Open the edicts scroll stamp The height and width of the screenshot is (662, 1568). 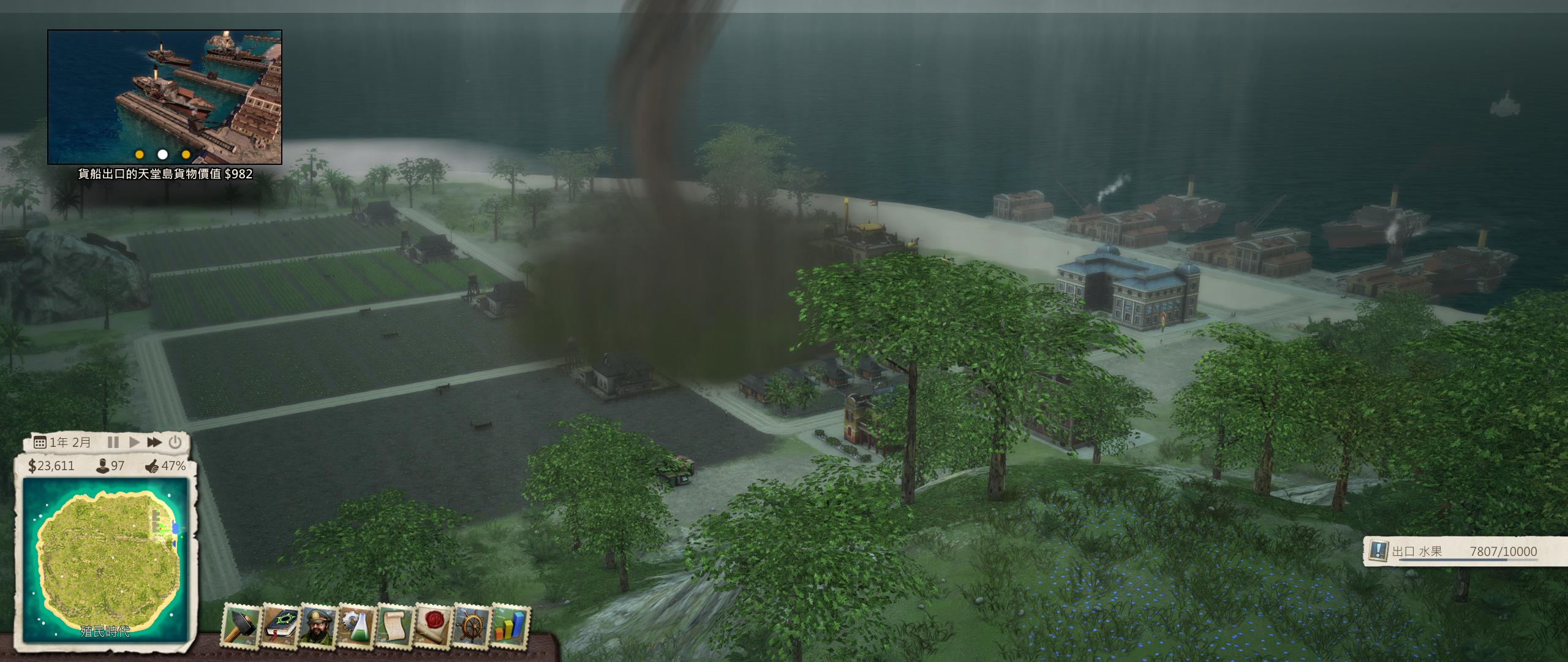click(394, 625)
